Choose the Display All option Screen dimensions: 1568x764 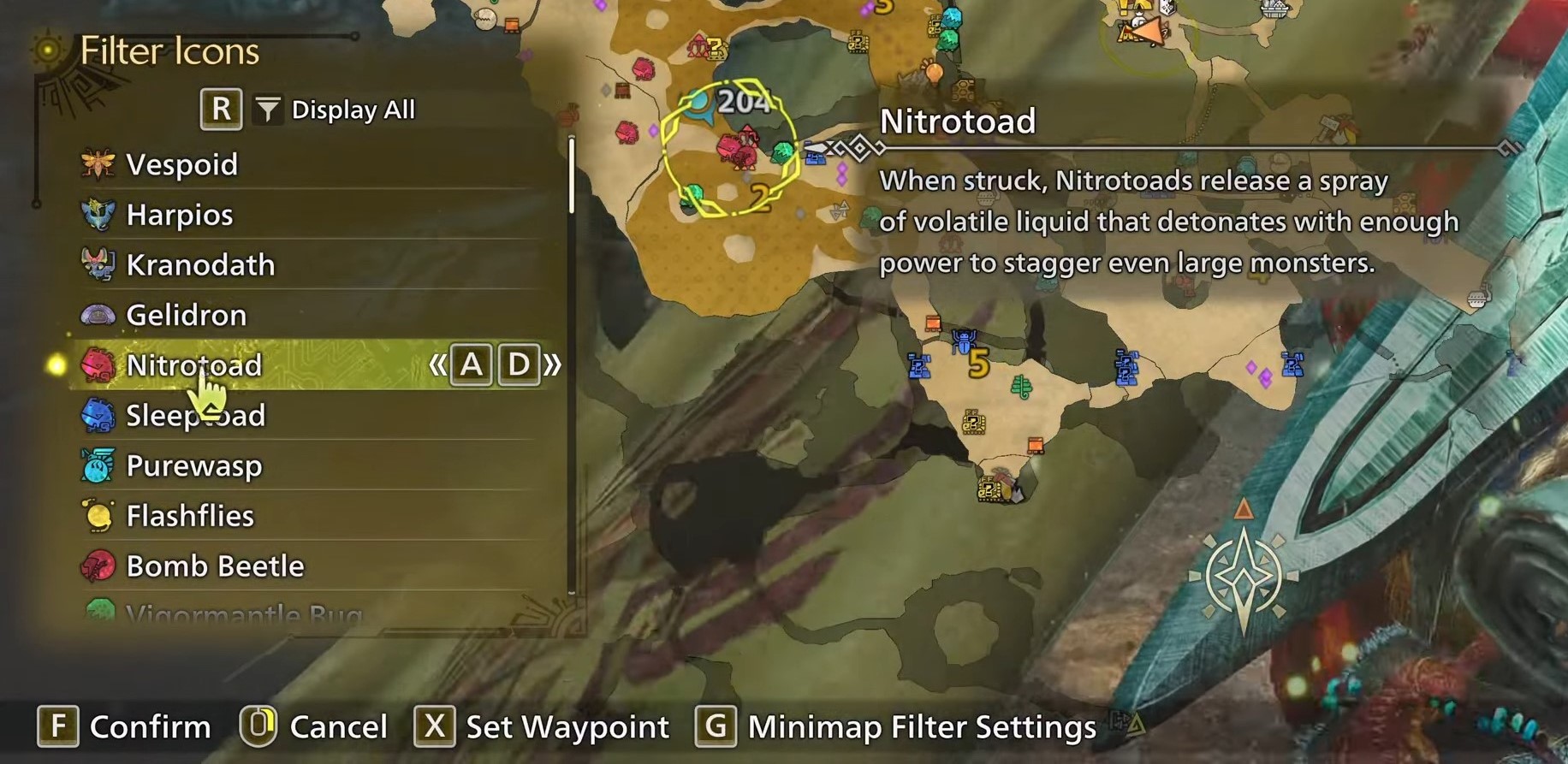click(353, 109)
